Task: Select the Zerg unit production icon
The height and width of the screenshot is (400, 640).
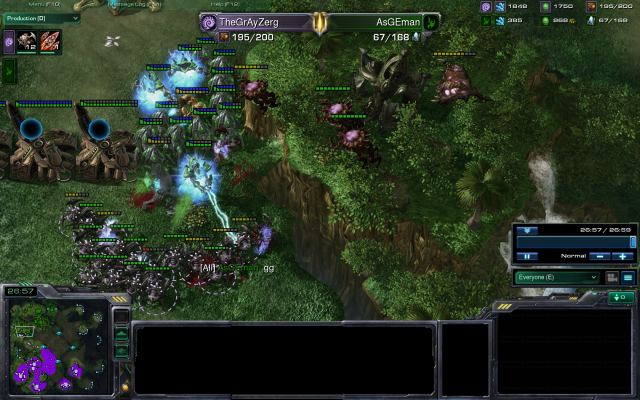Action: 26,42
